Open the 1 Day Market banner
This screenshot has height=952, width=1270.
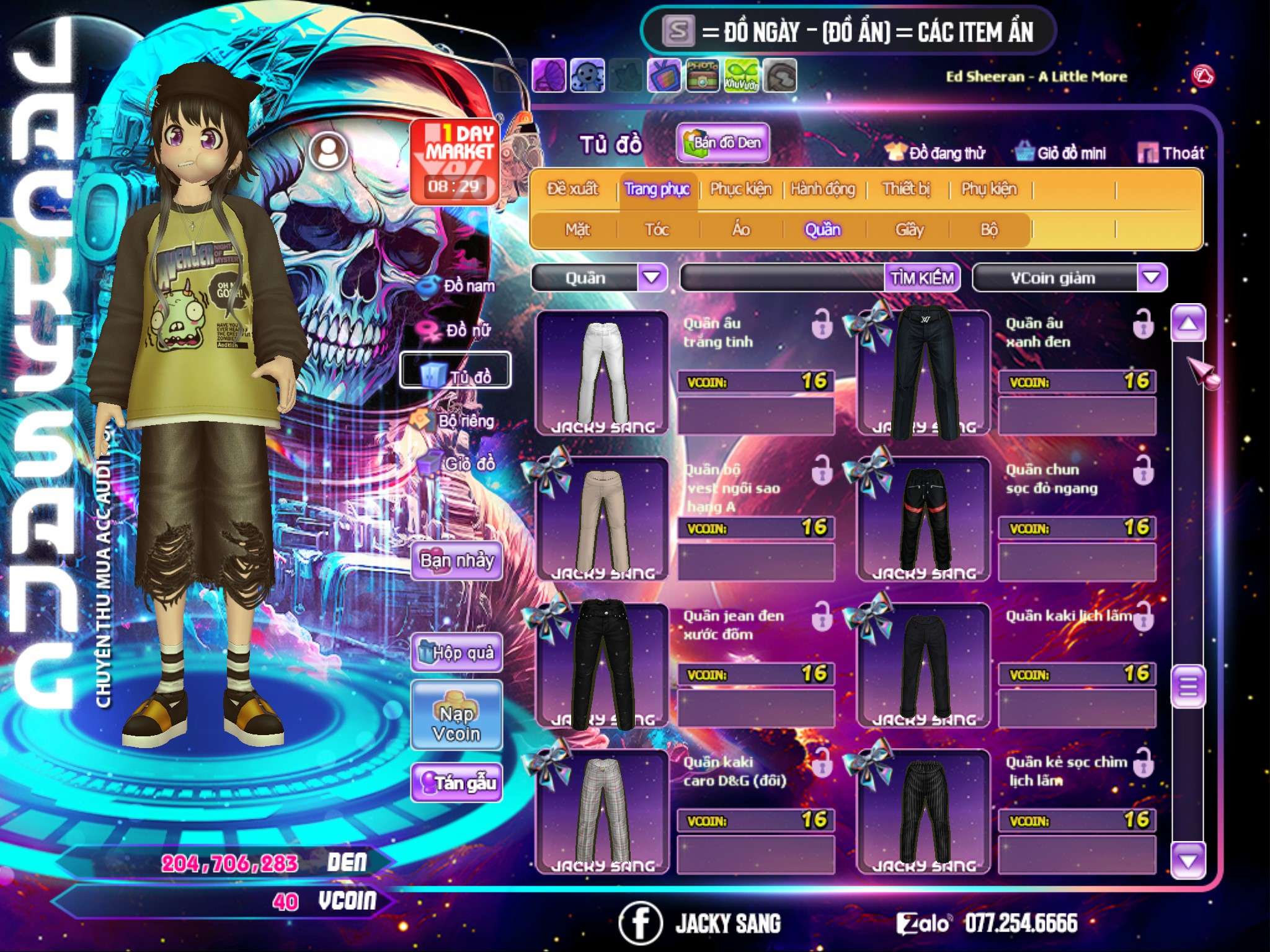pos(455,161)
